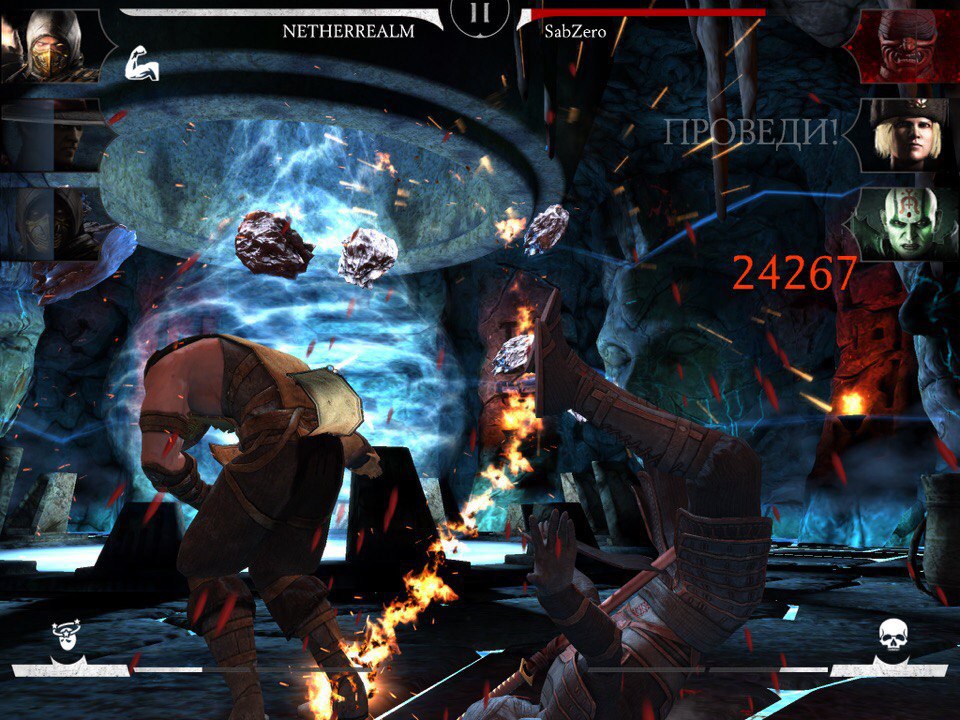Select the active Scorpion fighter portrait
The height and width of the screenshot is (720, 960).
52,45
